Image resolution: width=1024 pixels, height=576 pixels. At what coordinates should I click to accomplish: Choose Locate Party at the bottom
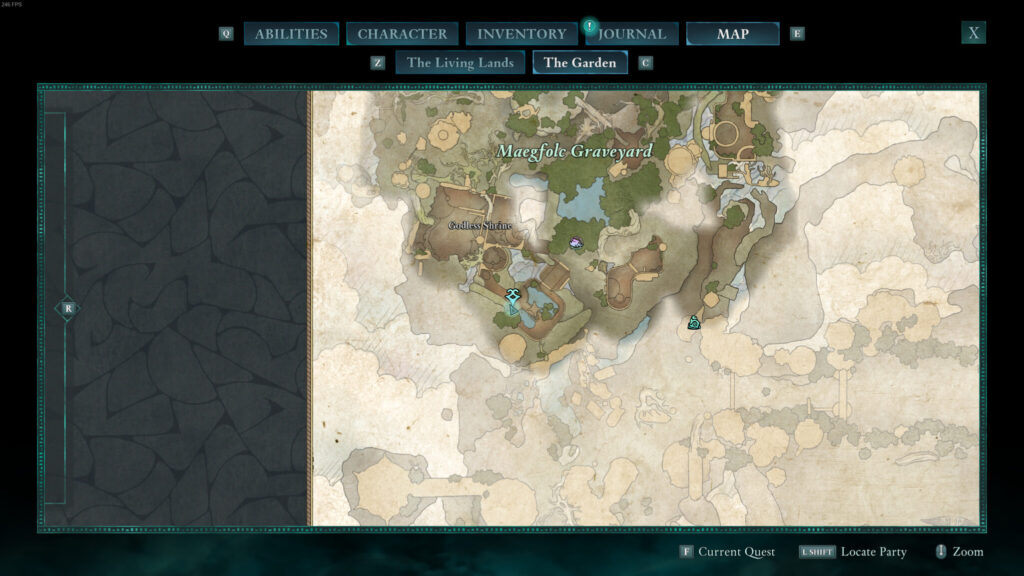[873, 552]
